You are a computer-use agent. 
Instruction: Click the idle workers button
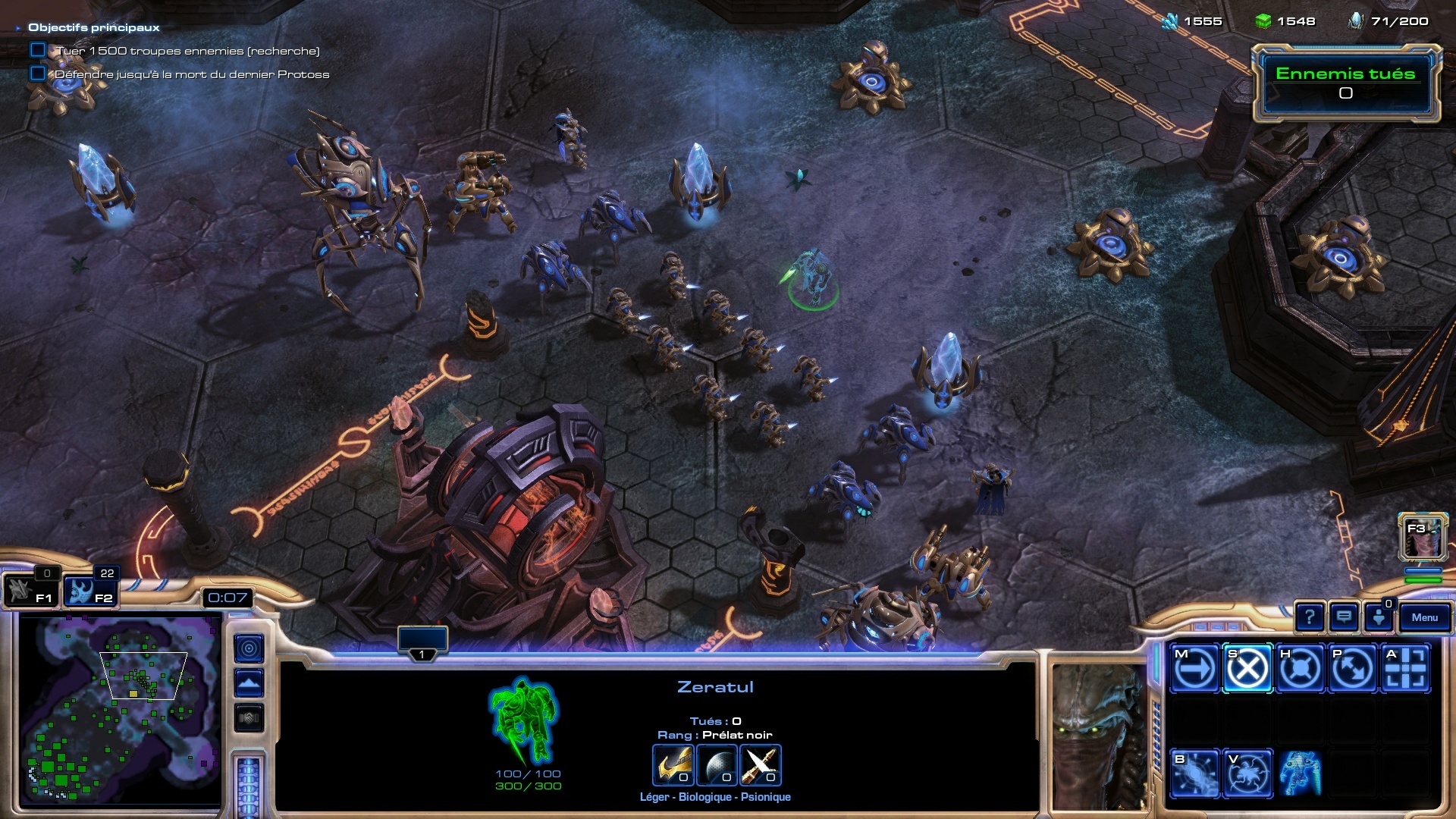point(30,591)
